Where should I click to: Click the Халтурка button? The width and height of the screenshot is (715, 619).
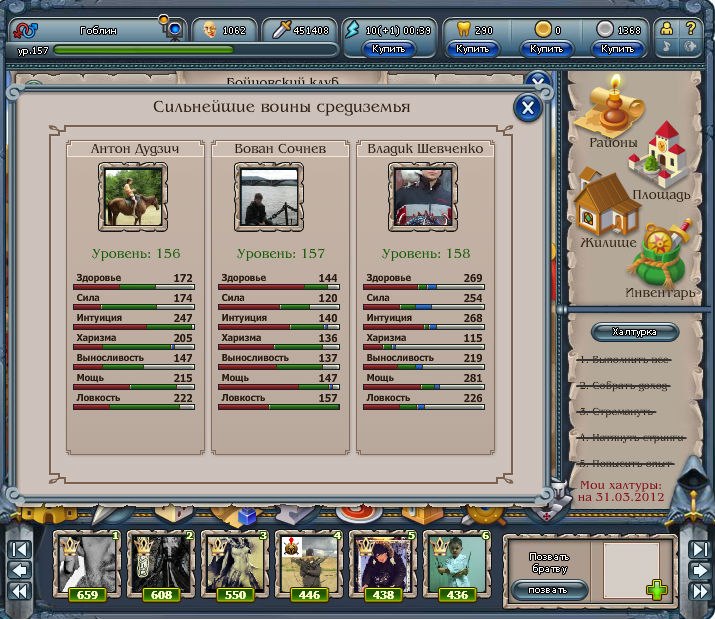tap(635, 331)
